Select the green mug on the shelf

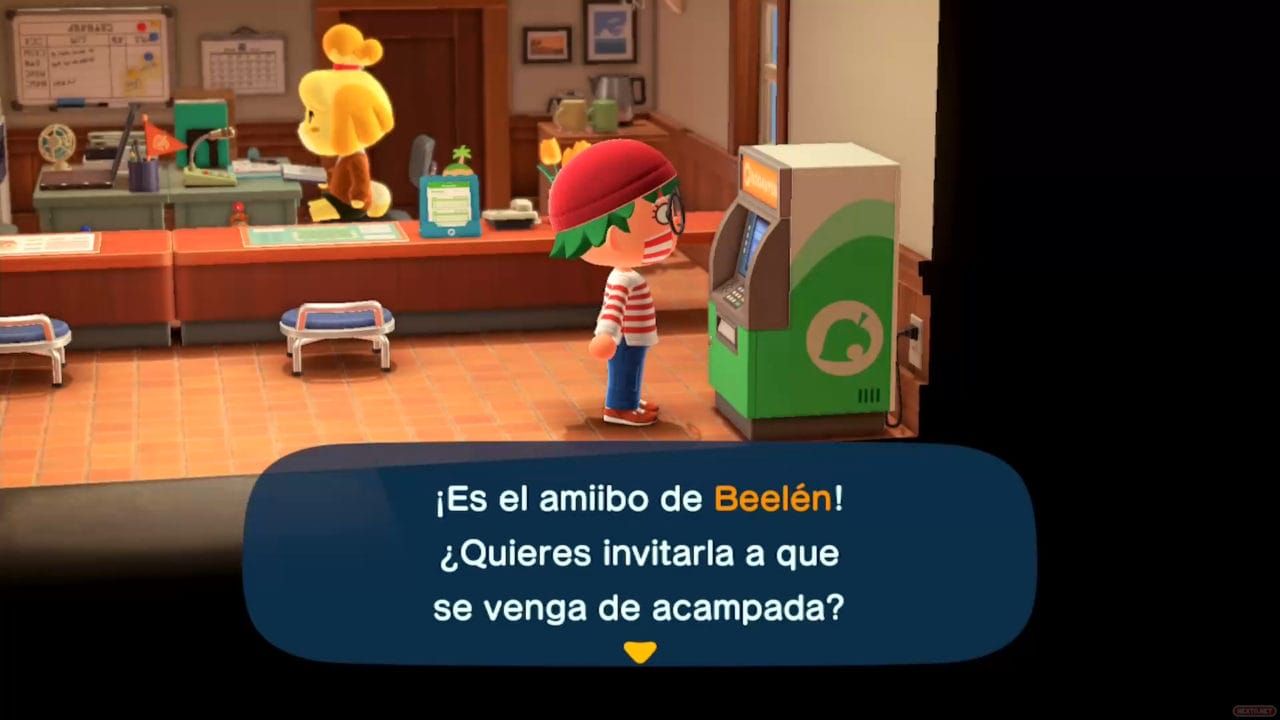click(x=604, y=112)
